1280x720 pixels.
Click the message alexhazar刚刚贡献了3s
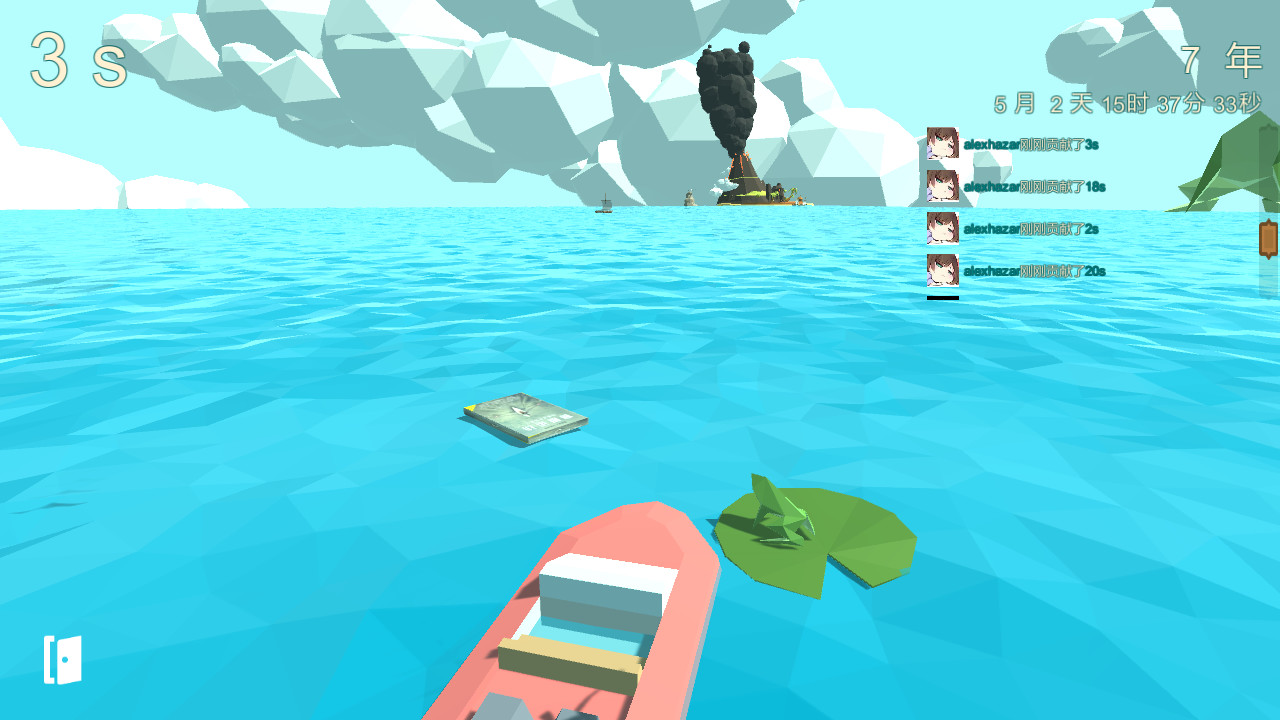click(1030, 142)
